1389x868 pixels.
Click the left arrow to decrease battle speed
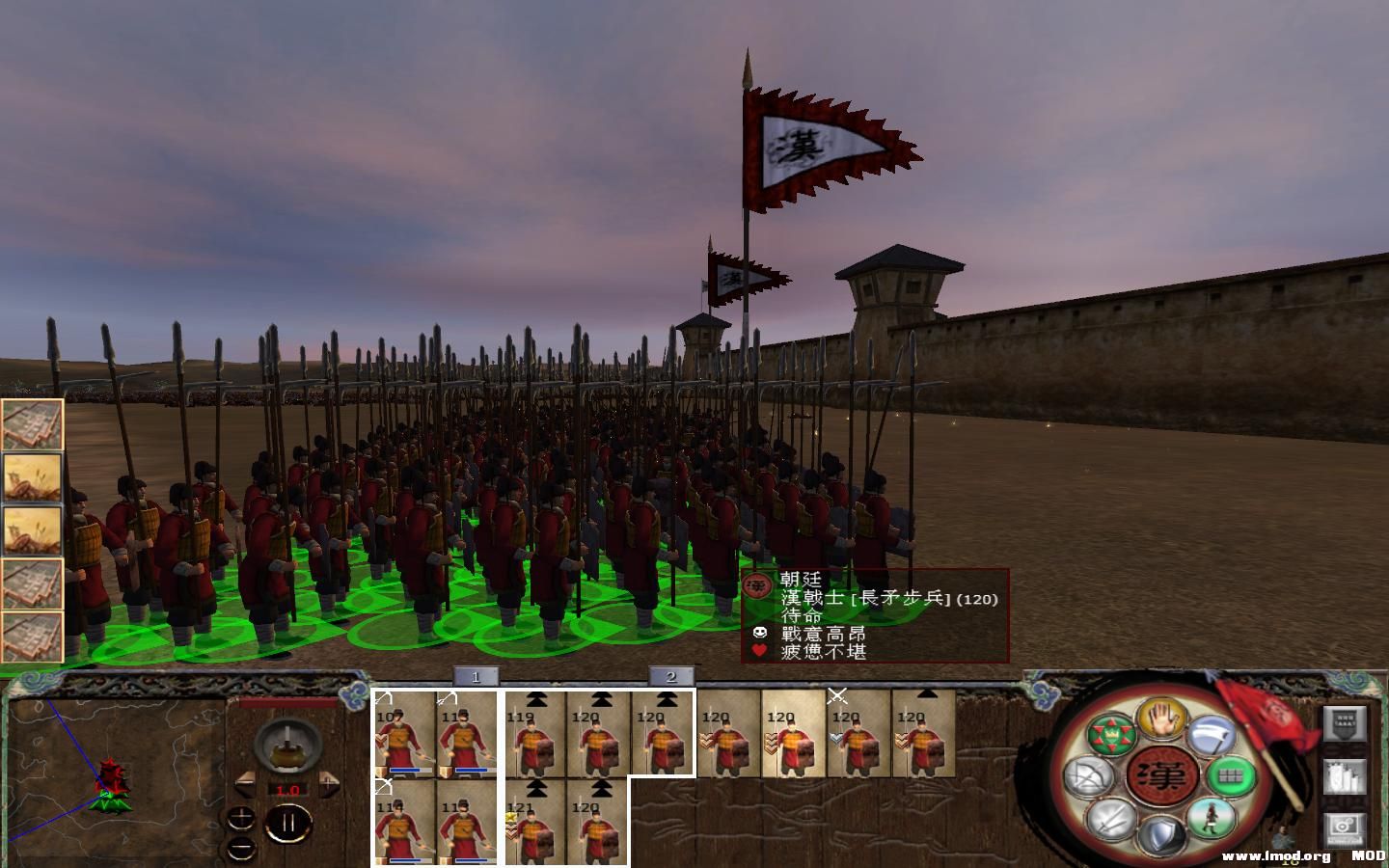tap(245, 784)
